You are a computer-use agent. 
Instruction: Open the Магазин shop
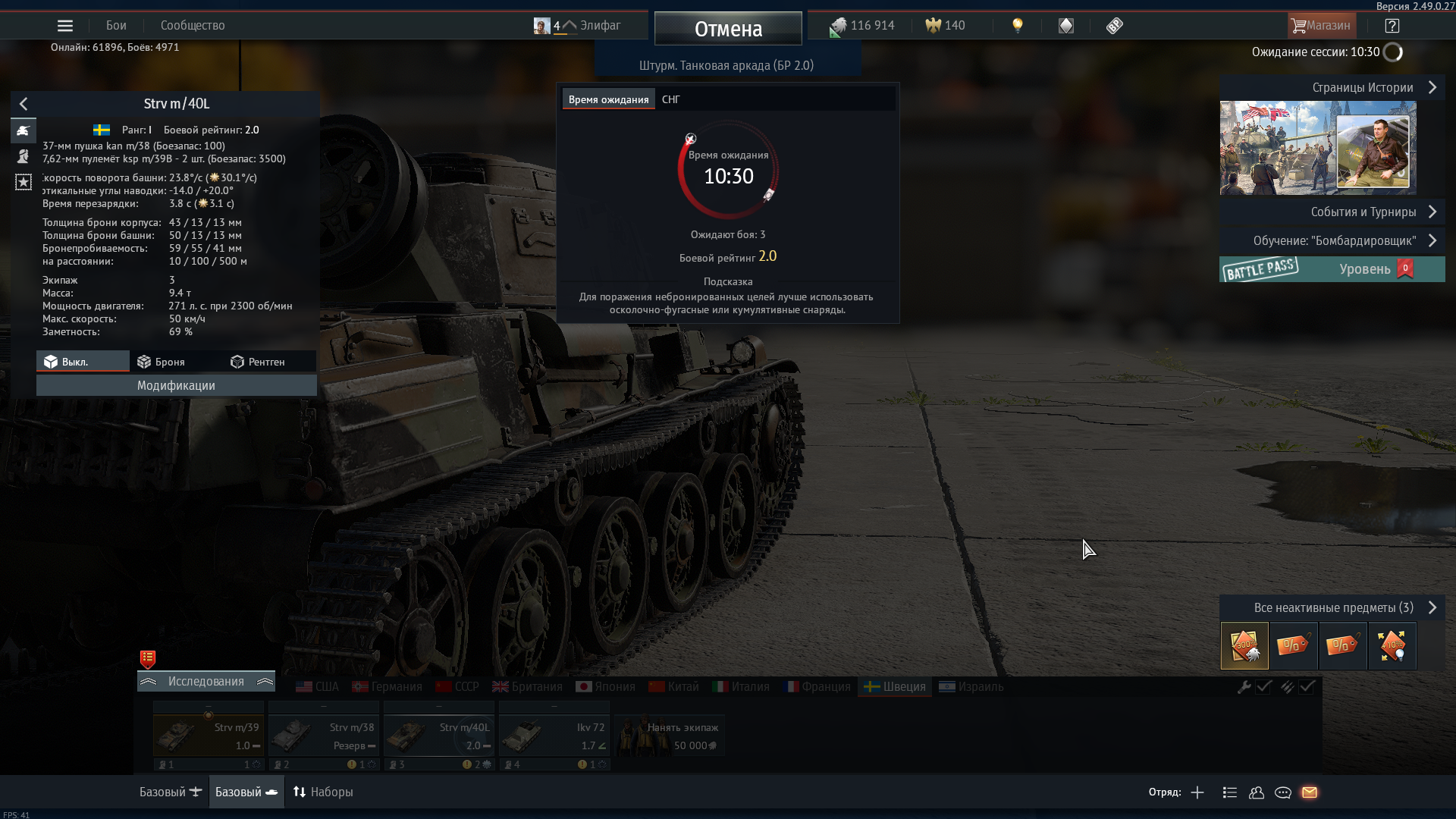point(1321,26)
